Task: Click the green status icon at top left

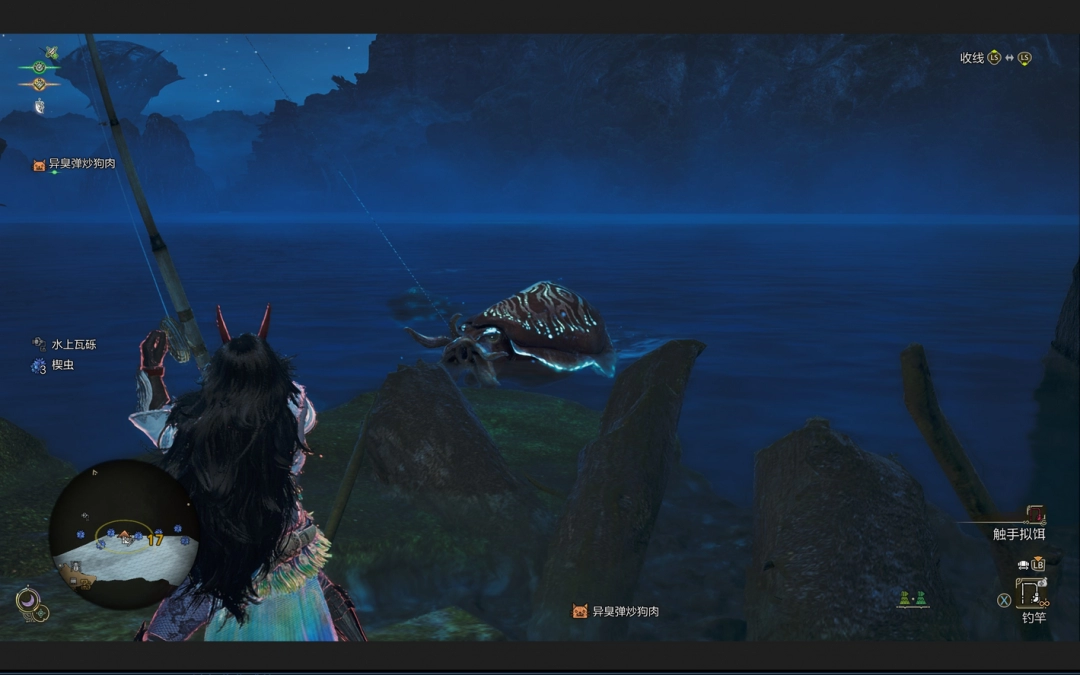Action: pos(39,67)
